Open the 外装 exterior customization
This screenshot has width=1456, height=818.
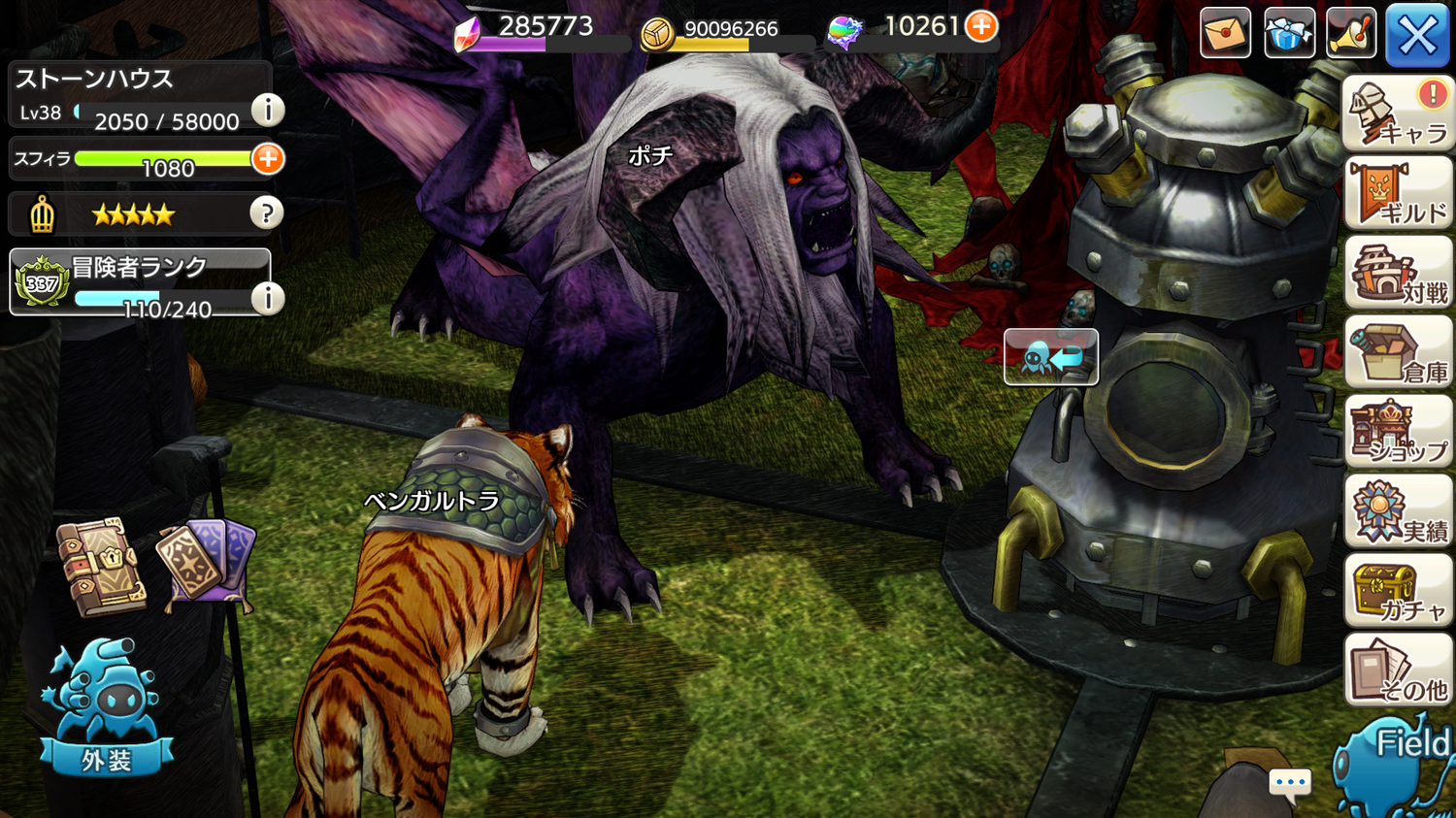click(x=106, y=708)
